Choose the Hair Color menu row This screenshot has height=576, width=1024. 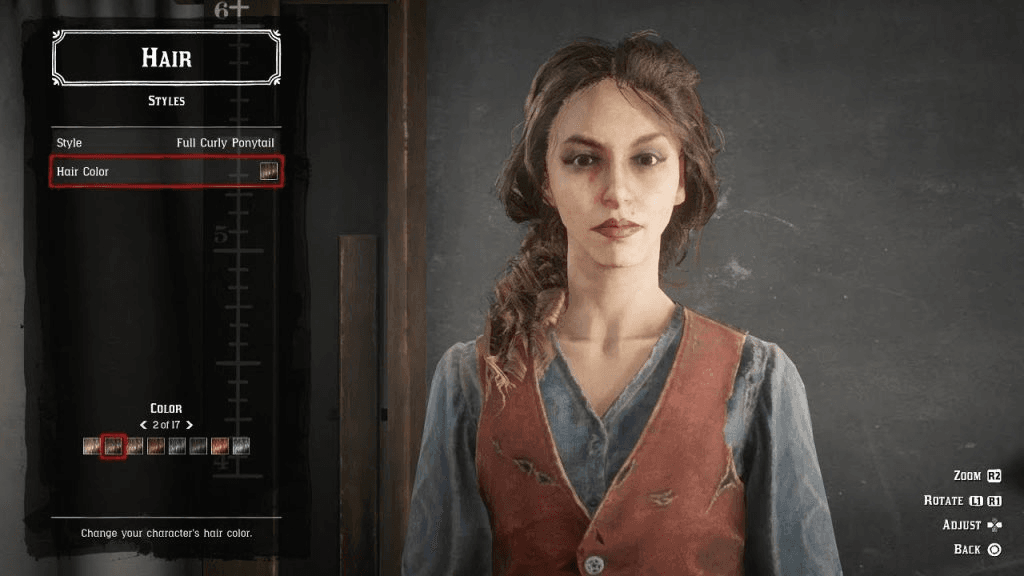point(166,171)
